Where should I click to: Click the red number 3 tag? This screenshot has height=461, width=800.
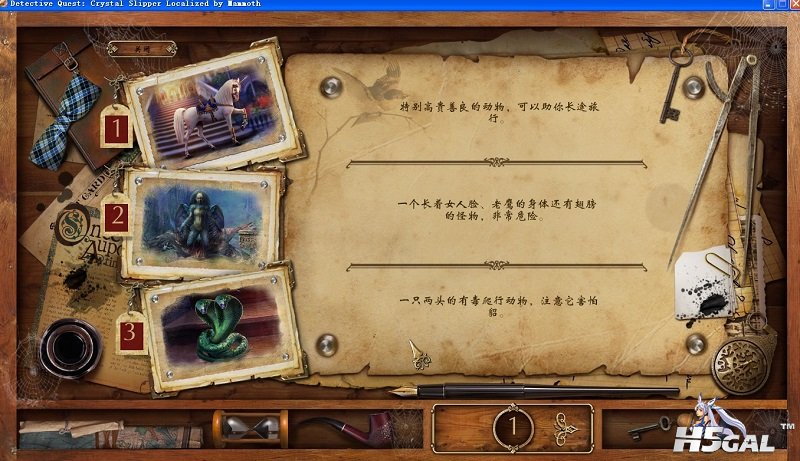(130, 334)
